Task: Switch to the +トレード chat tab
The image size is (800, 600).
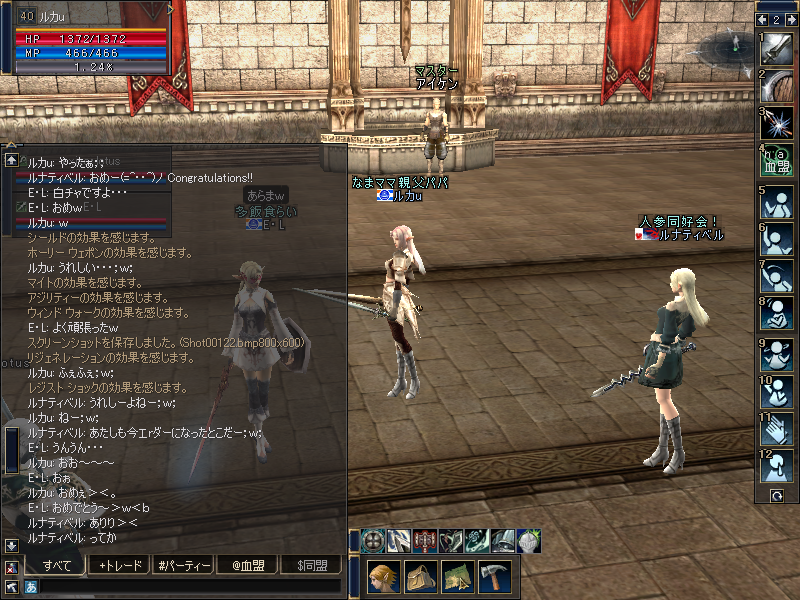Action: (x=120, y=565)
